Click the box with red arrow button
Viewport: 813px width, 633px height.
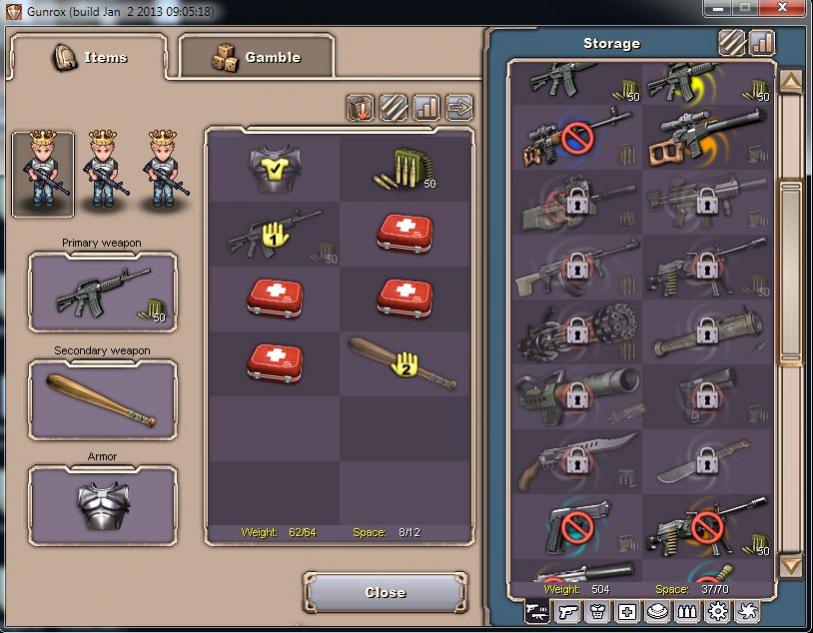pos(362,107)
